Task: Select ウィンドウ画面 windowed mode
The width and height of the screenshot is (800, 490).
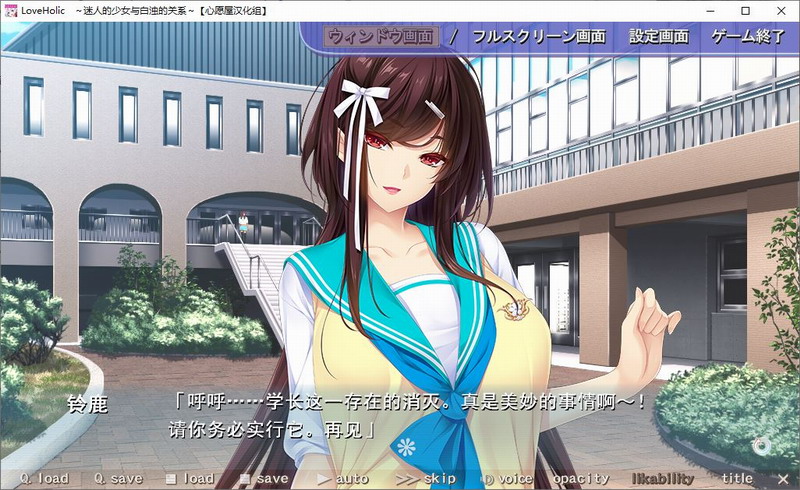Action: [x=380, y=37]
